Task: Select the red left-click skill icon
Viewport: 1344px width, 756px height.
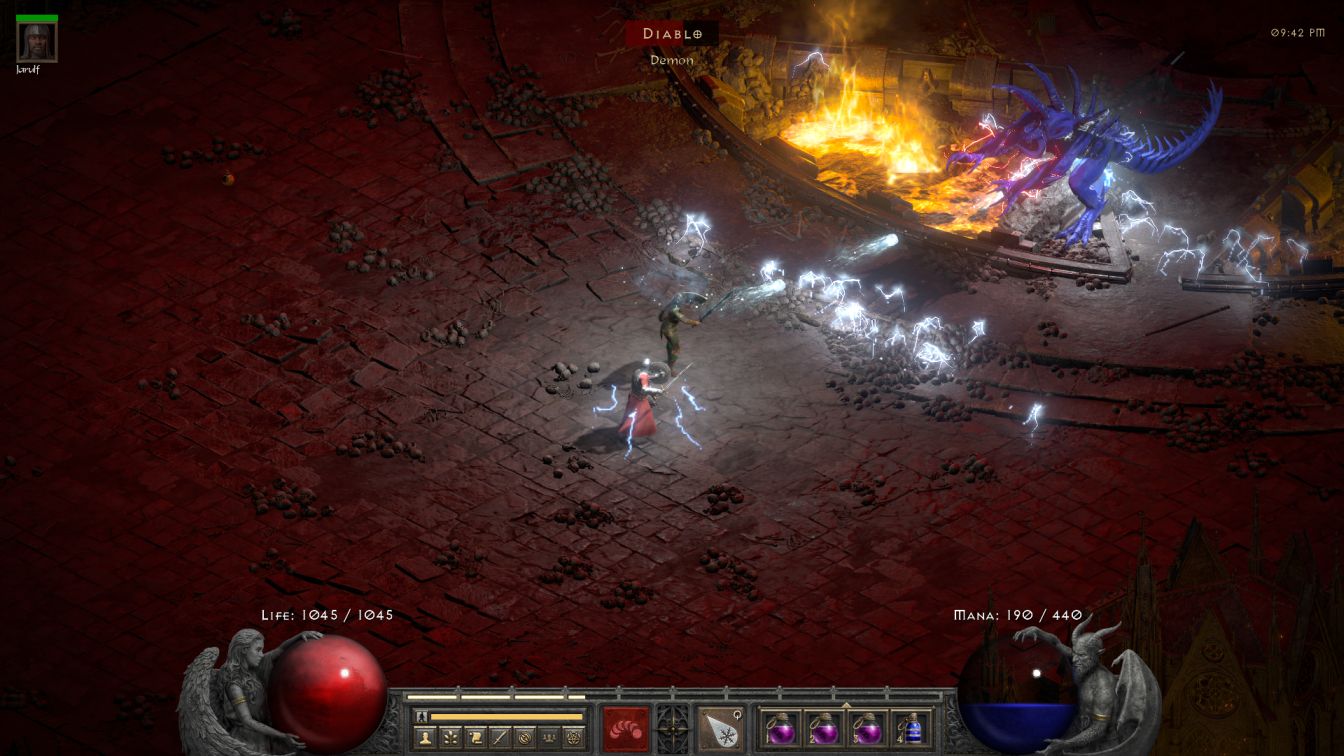Action: (x=626, y=728)
